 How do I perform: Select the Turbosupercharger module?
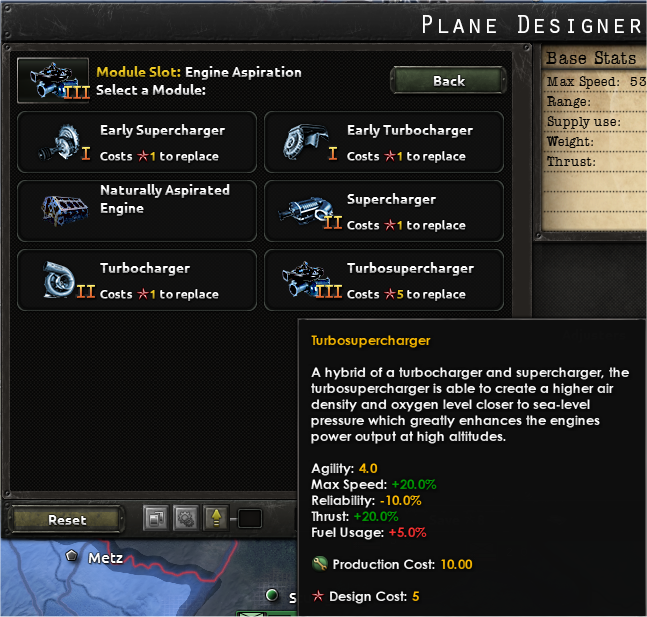click(384, 280)
